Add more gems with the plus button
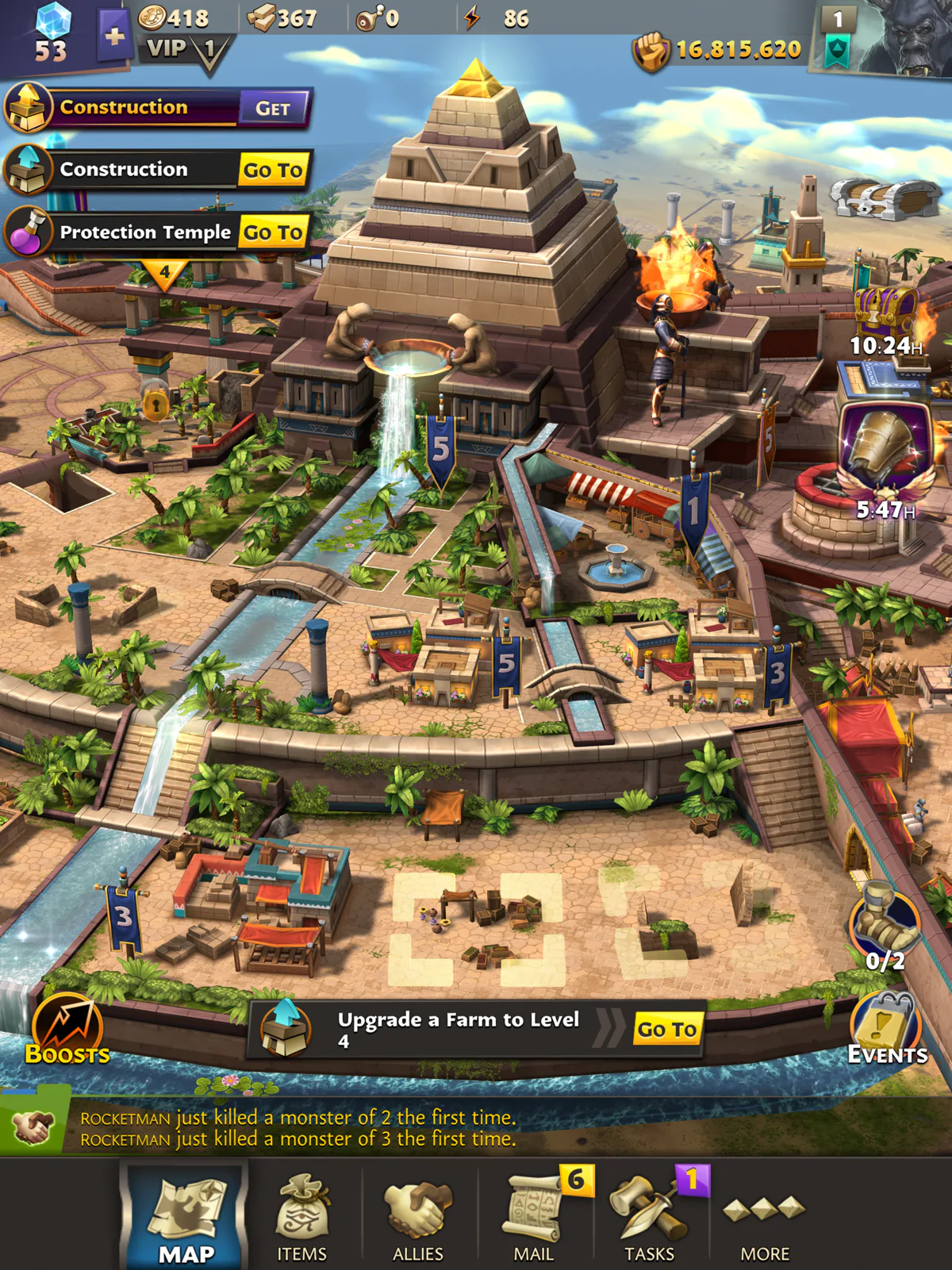 point(114,36)
